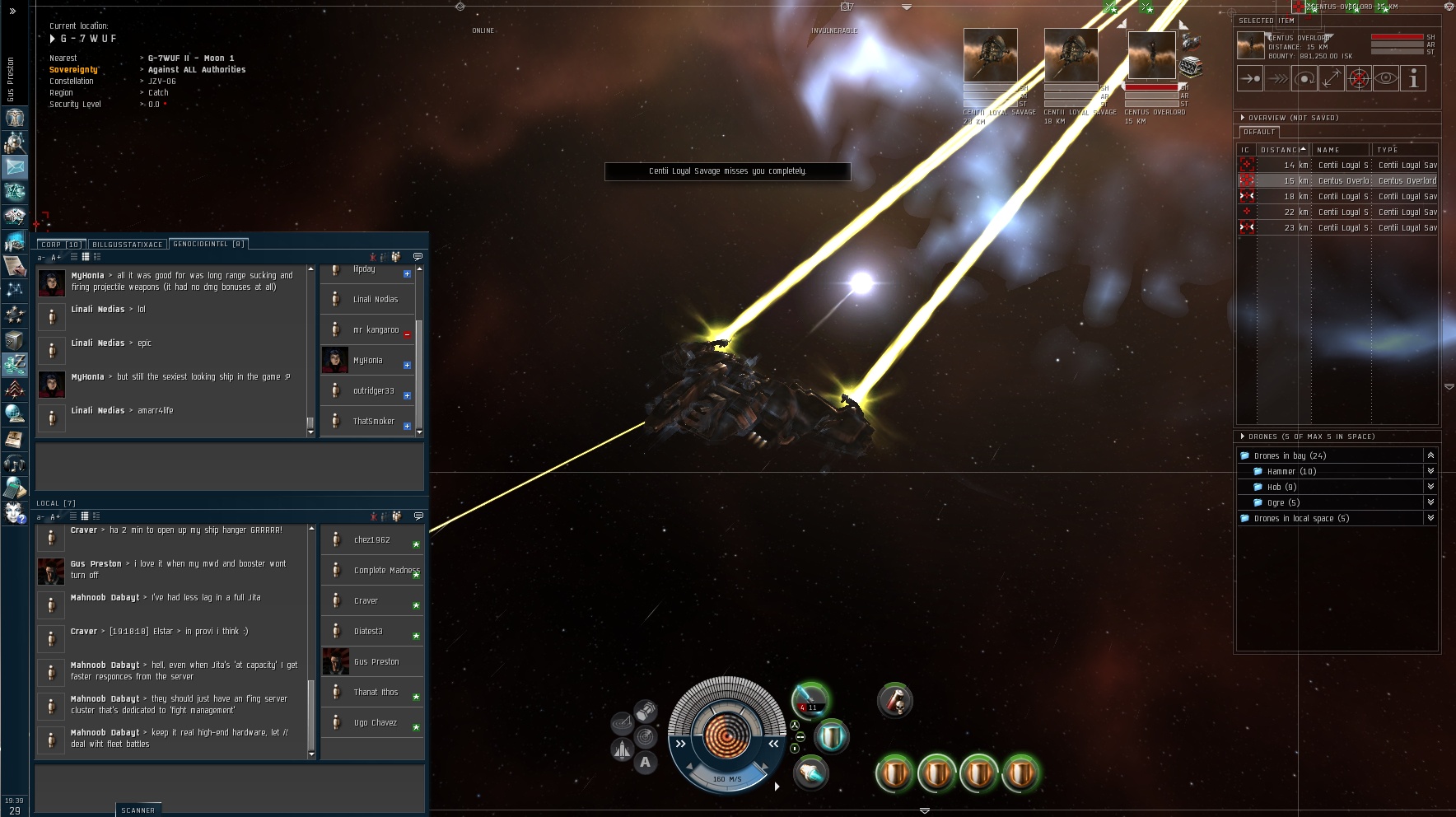Open the BILLGUSSTATIXACE chat channel tab
Image resolution: width=1456 pixels, height=817 pixels.
coord(127,245)
